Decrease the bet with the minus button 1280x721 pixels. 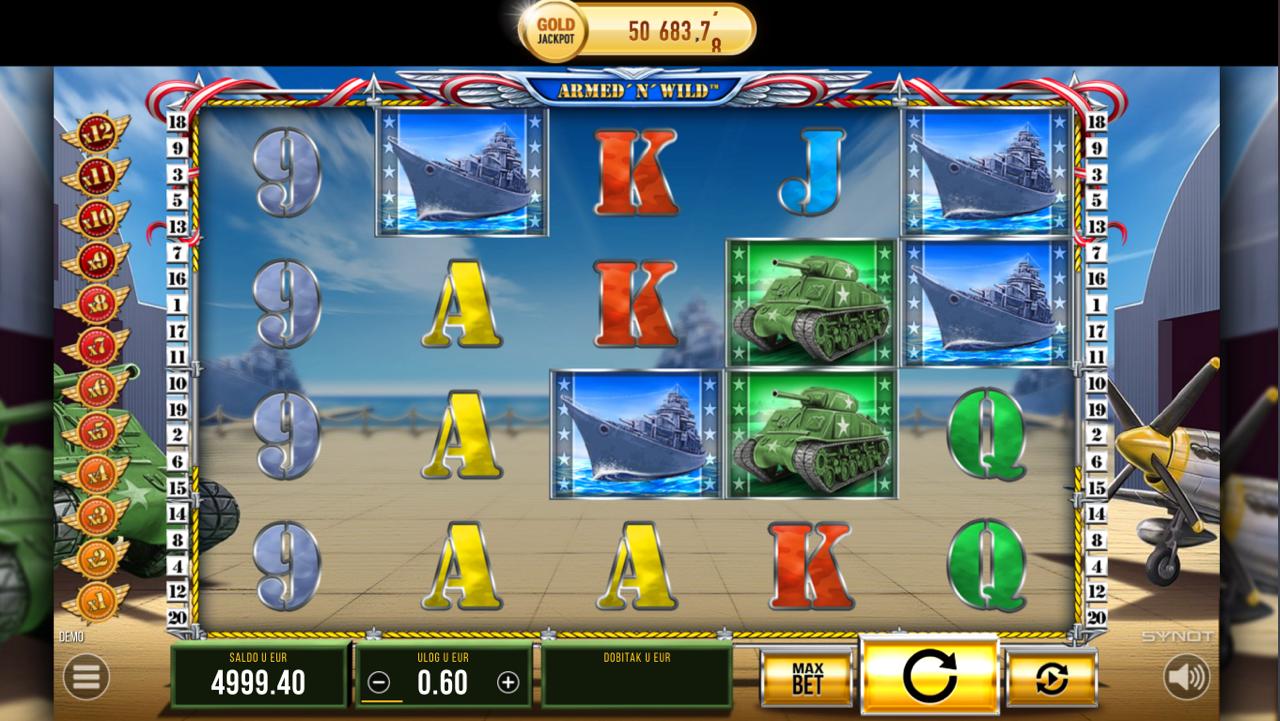[x=378, y=682]
